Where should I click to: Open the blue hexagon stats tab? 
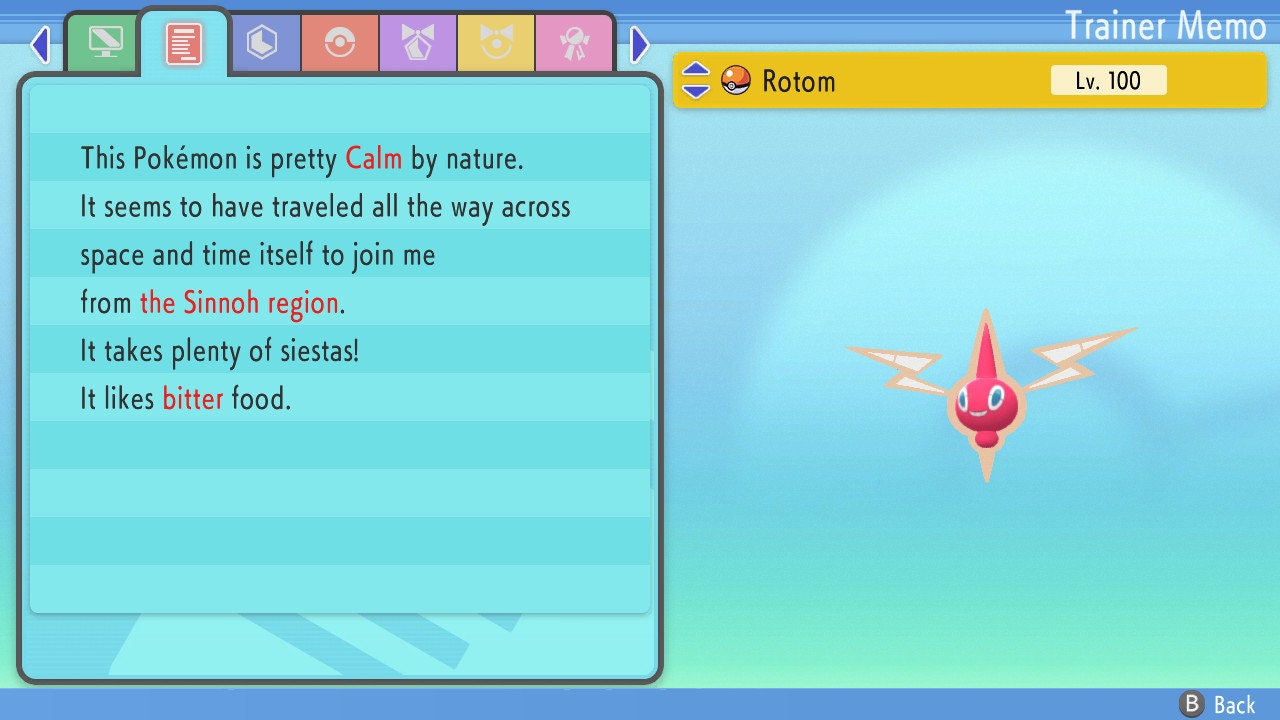click(262, 43)
